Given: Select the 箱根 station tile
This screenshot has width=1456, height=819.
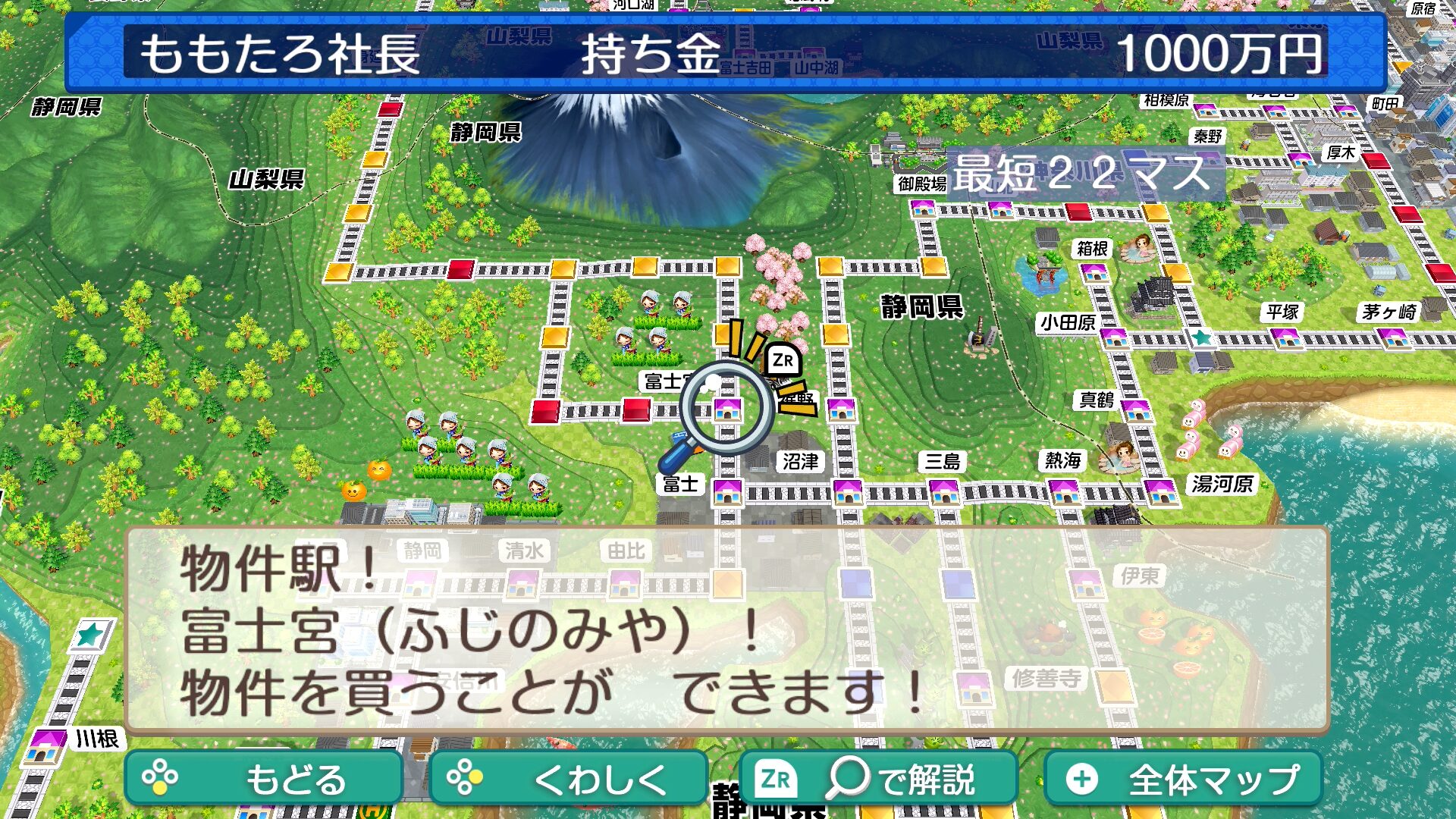Looking at the screenshot, I should [1095, 273].
